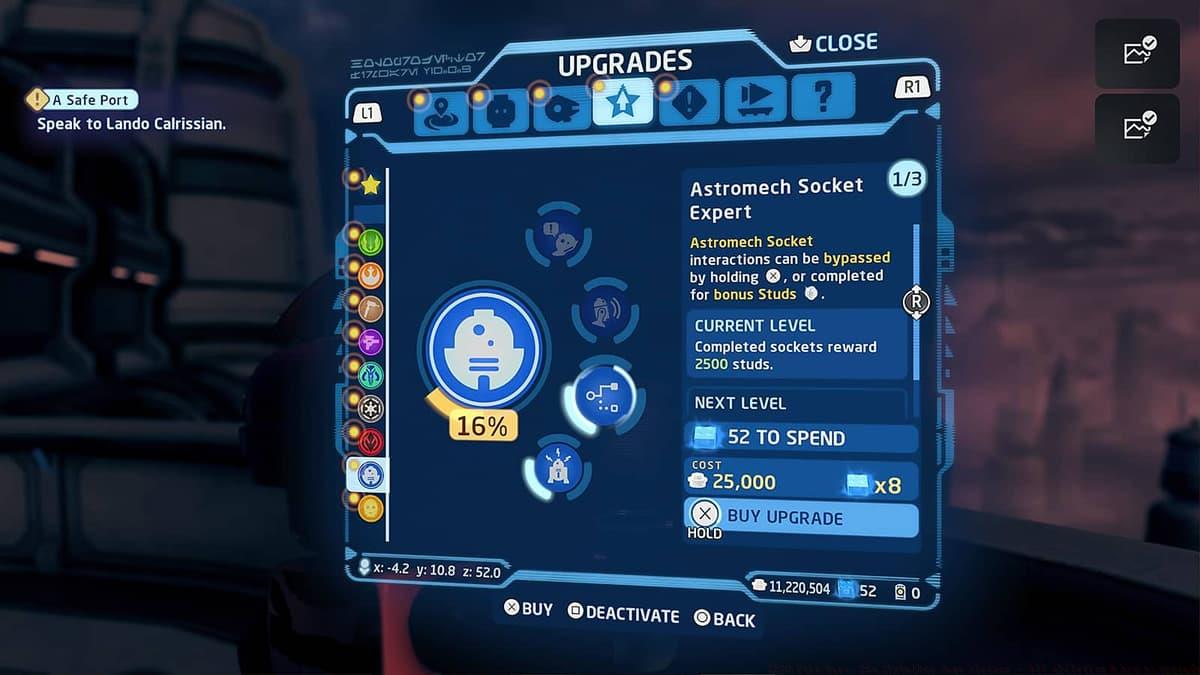
Task: Select the brown scavenger class category
Action: pos(371,308)
